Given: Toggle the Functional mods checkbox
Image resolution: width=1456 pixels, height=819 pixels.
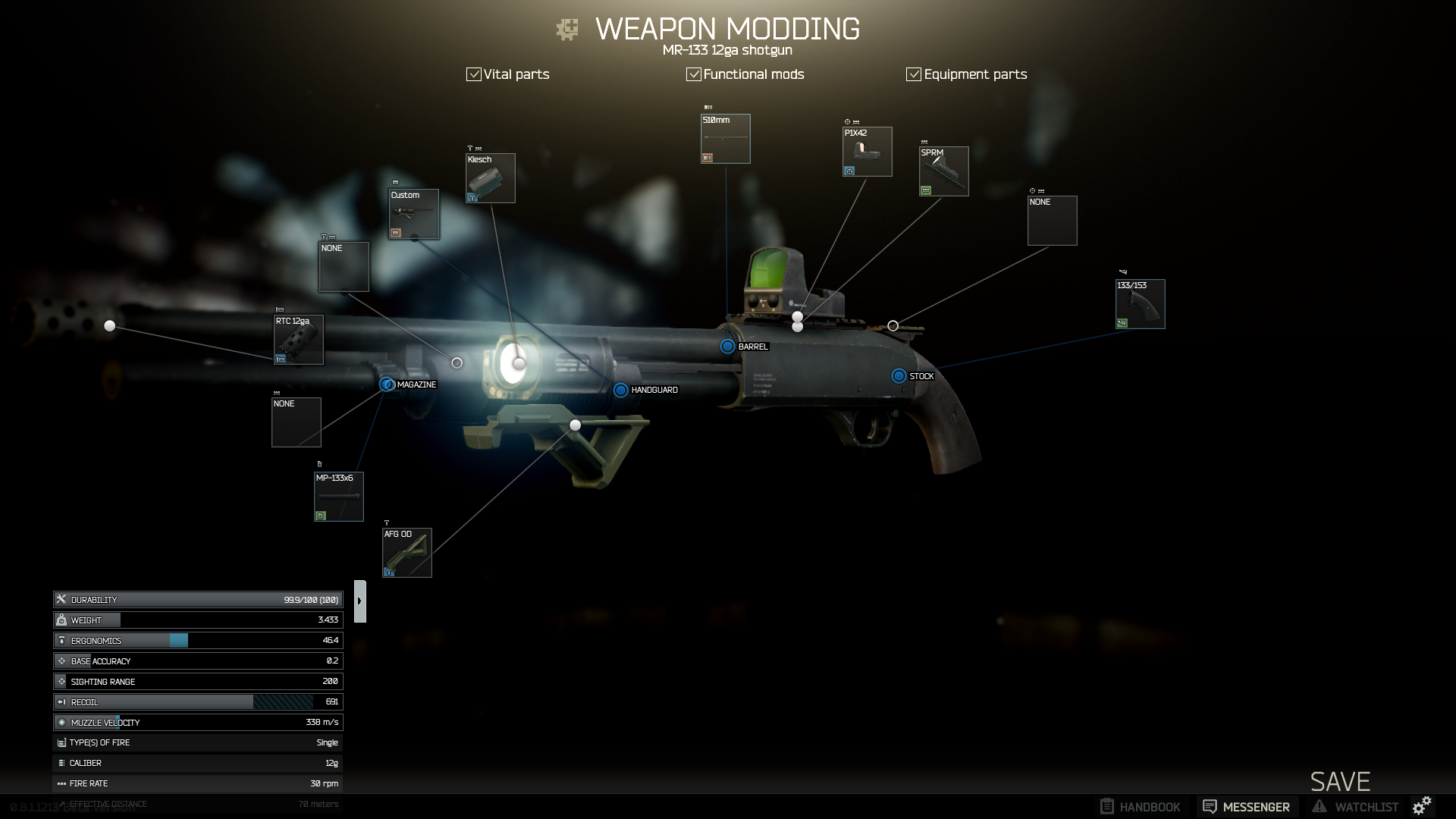Looking at the screenshot, I should click(x=694, y=74).
